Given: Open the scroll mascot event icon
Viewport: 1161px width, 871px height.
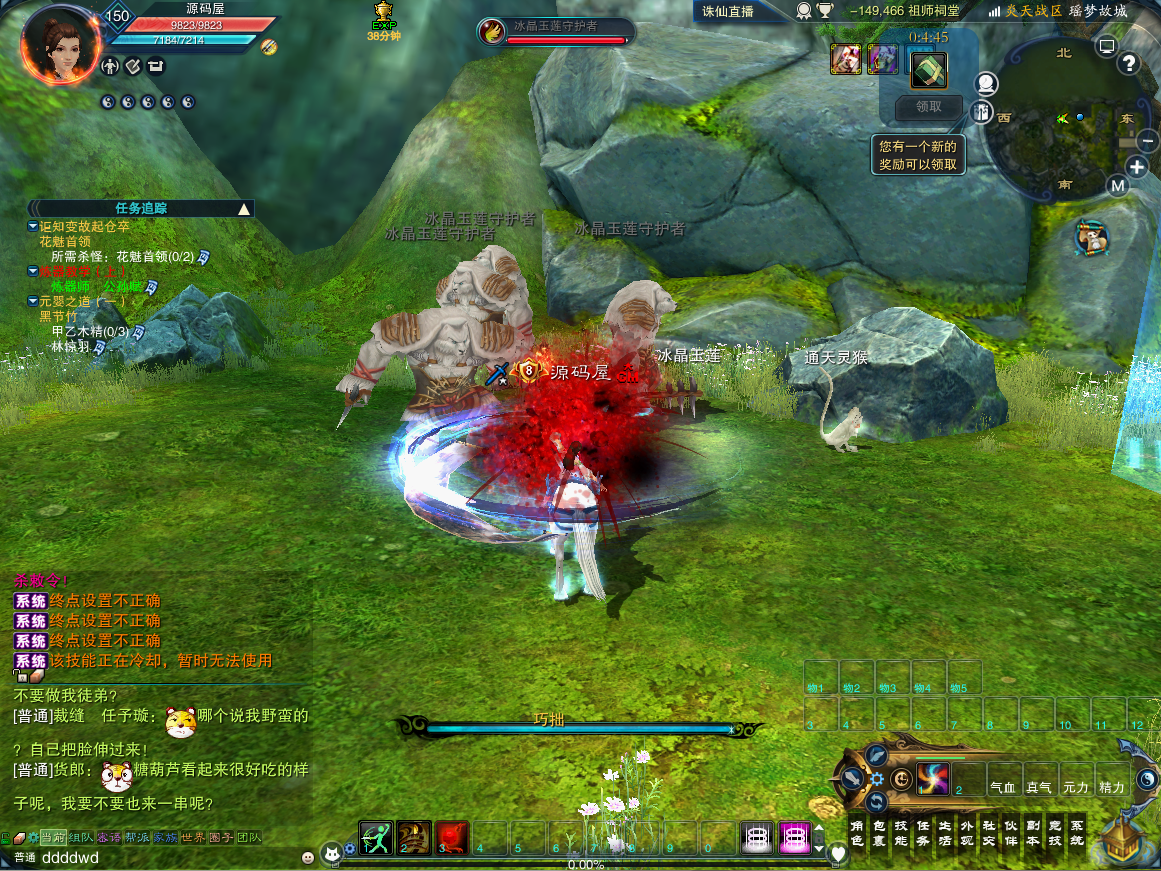Looking at the screenshot, I should pyautogui.click(x=1095, y=237).
